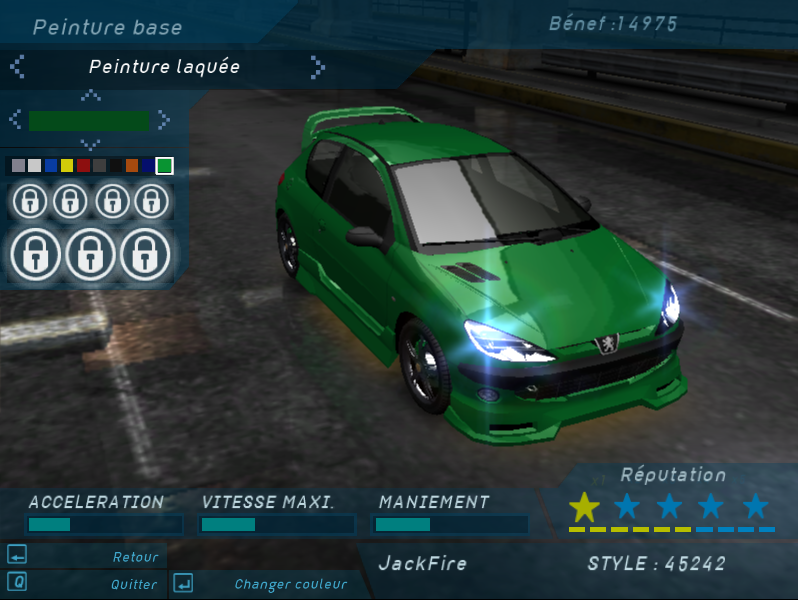
Task: Confirm with Changer couleur
Action: [290, 584]
